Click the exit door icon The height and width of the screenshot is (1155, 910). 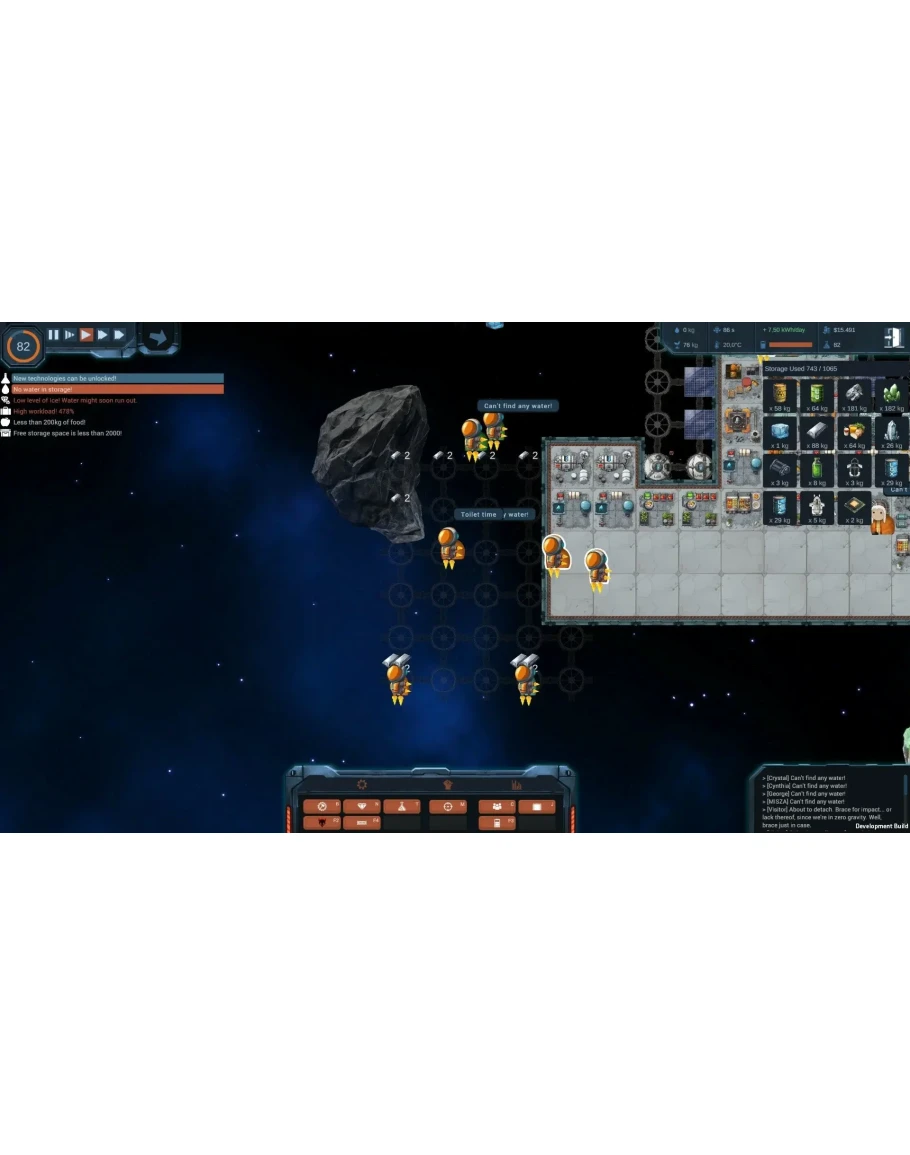coord(893,338)
